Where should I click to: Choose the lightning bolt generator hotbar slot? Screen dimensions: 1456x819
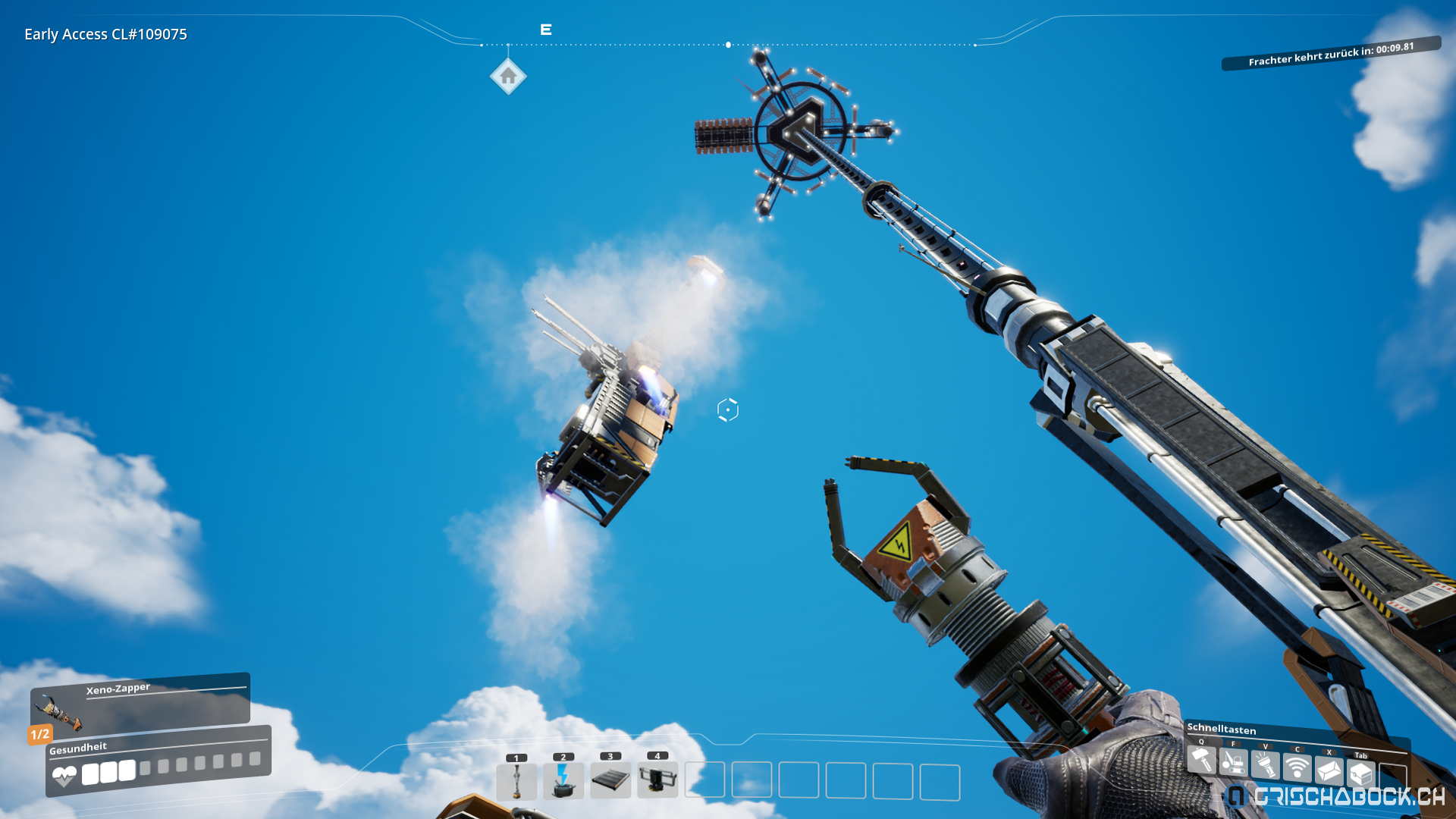coord(563,781)
